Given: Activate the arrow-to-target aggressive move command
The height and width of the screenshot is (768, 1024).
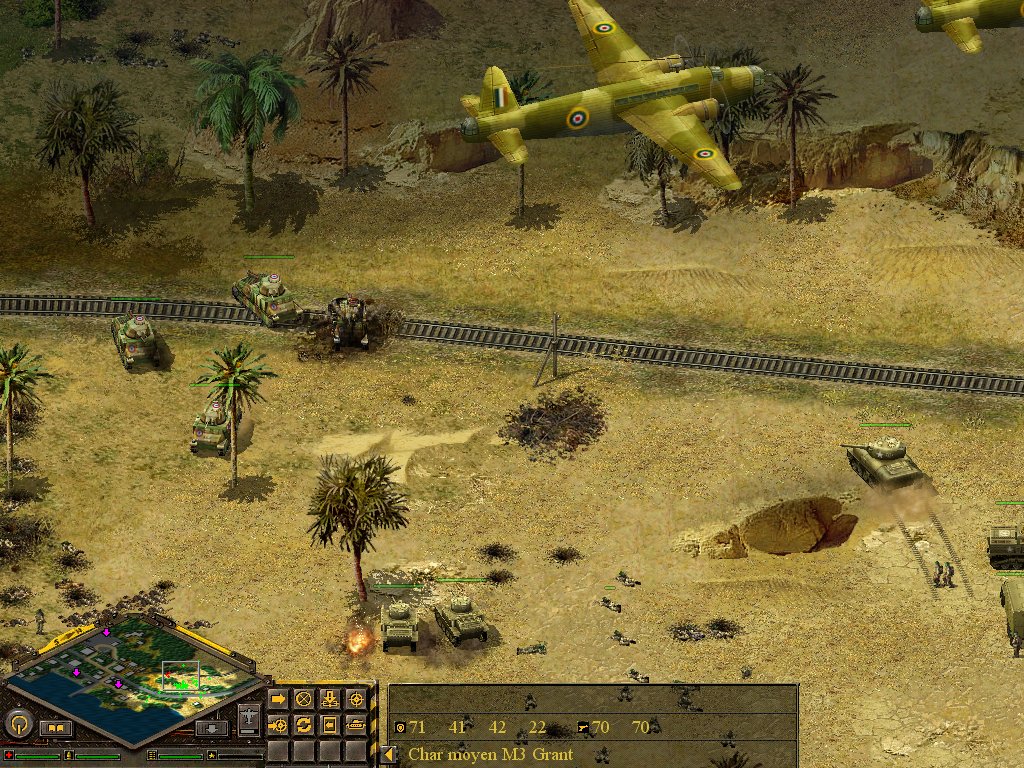Looking at the screenshot, I should coord(278,724).
